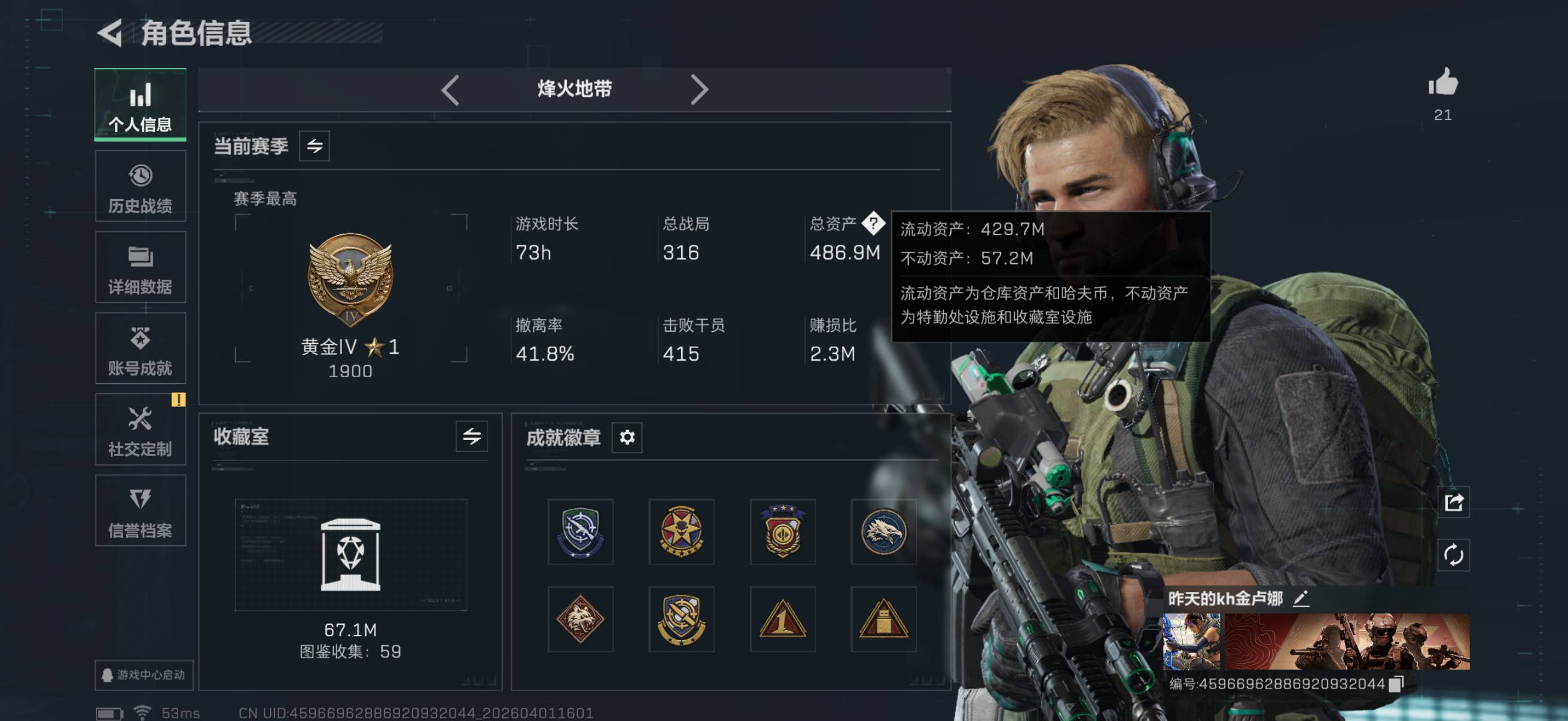Viewport: 1568px width, 721px height.
Task: Click the refresh rotate button
Action: [1454, 555]
